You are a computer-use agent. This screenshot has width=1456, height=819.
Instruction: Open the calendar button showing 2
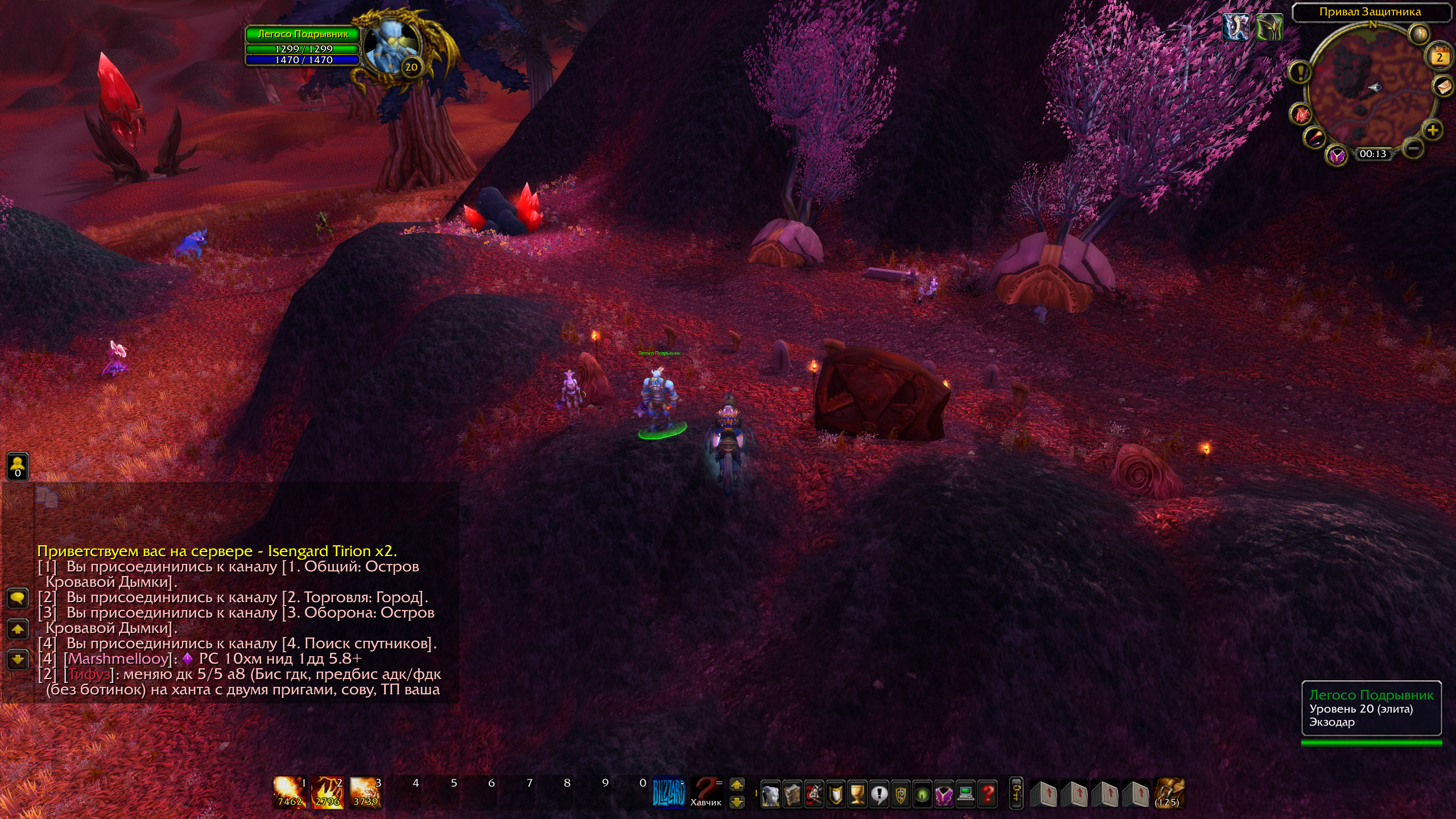point(1439,57)
